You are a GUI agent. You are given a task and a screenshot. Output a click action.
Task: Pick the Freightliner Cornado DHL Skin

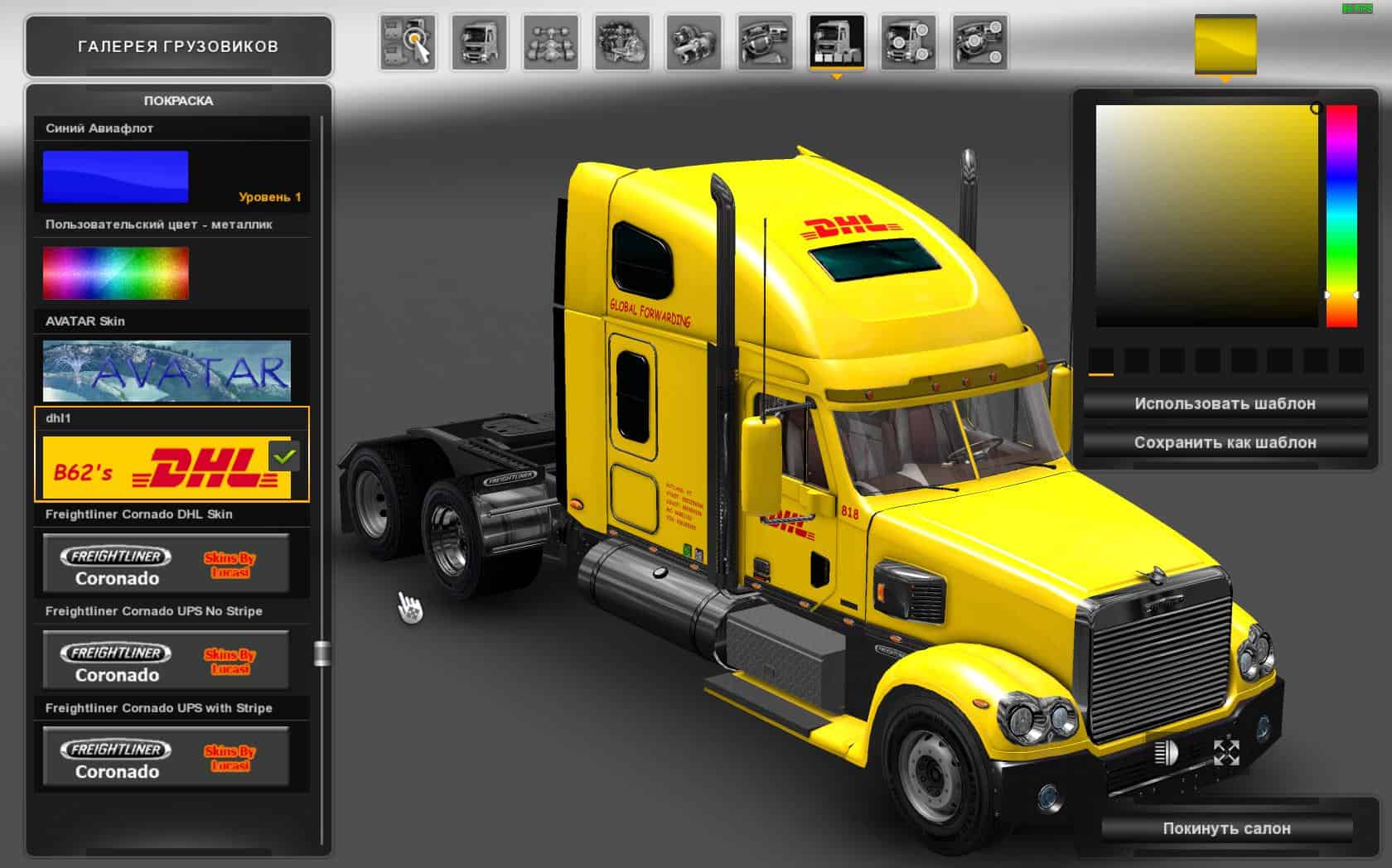[167, 564]
